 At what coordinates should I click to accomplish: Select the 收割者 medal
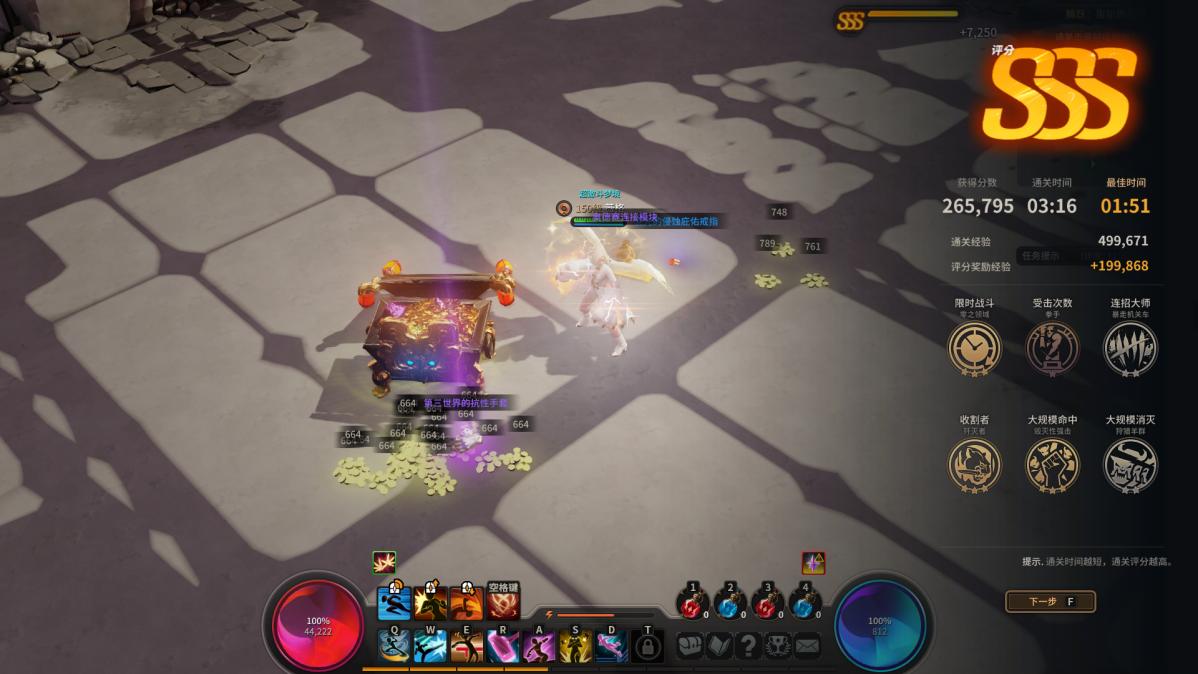pos(974,465)
